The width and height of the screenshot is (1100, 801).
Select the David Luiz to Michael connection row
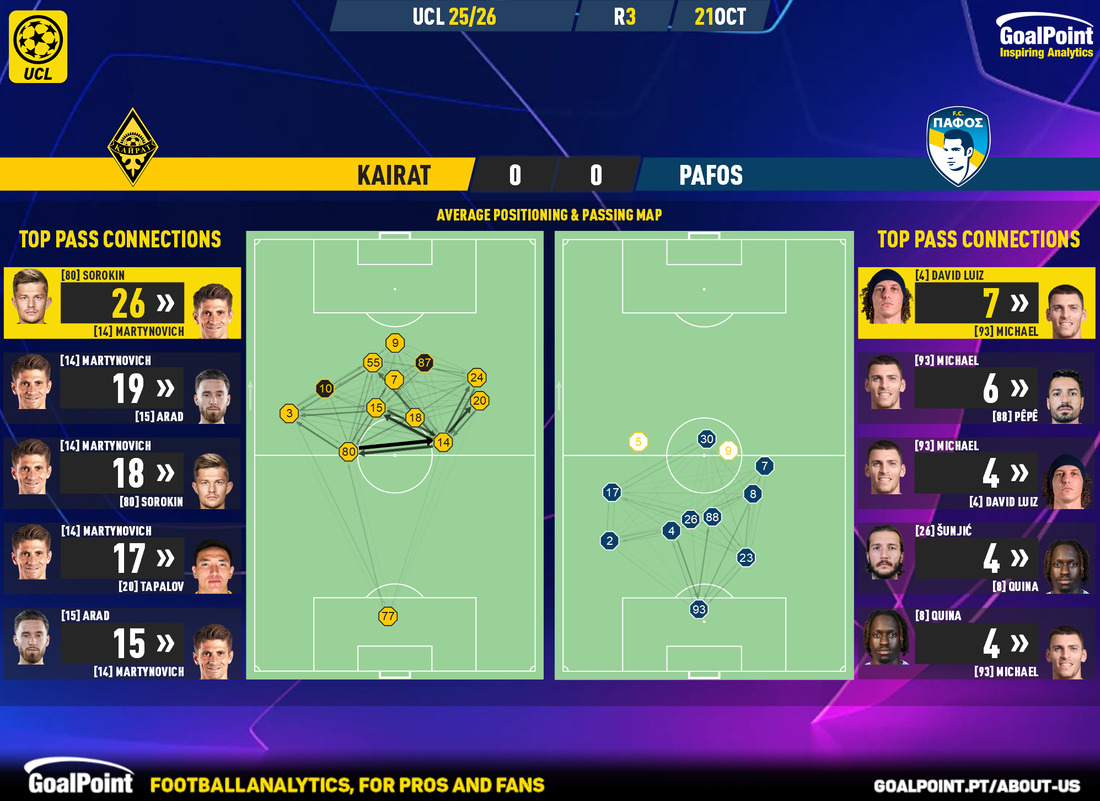click(977, 302)
